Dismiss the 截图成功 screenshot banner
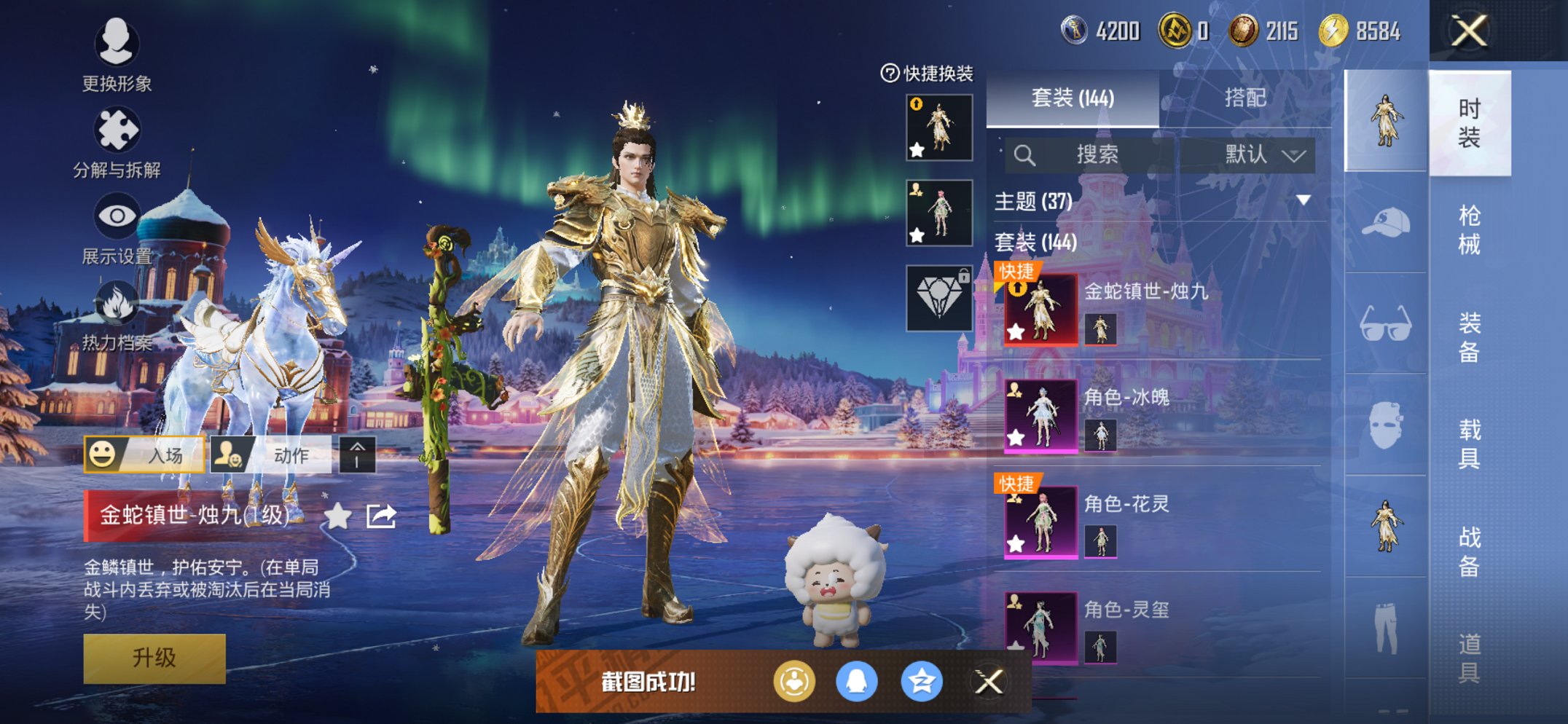This screenshot has width=1568, height=724. pos(989,682)
